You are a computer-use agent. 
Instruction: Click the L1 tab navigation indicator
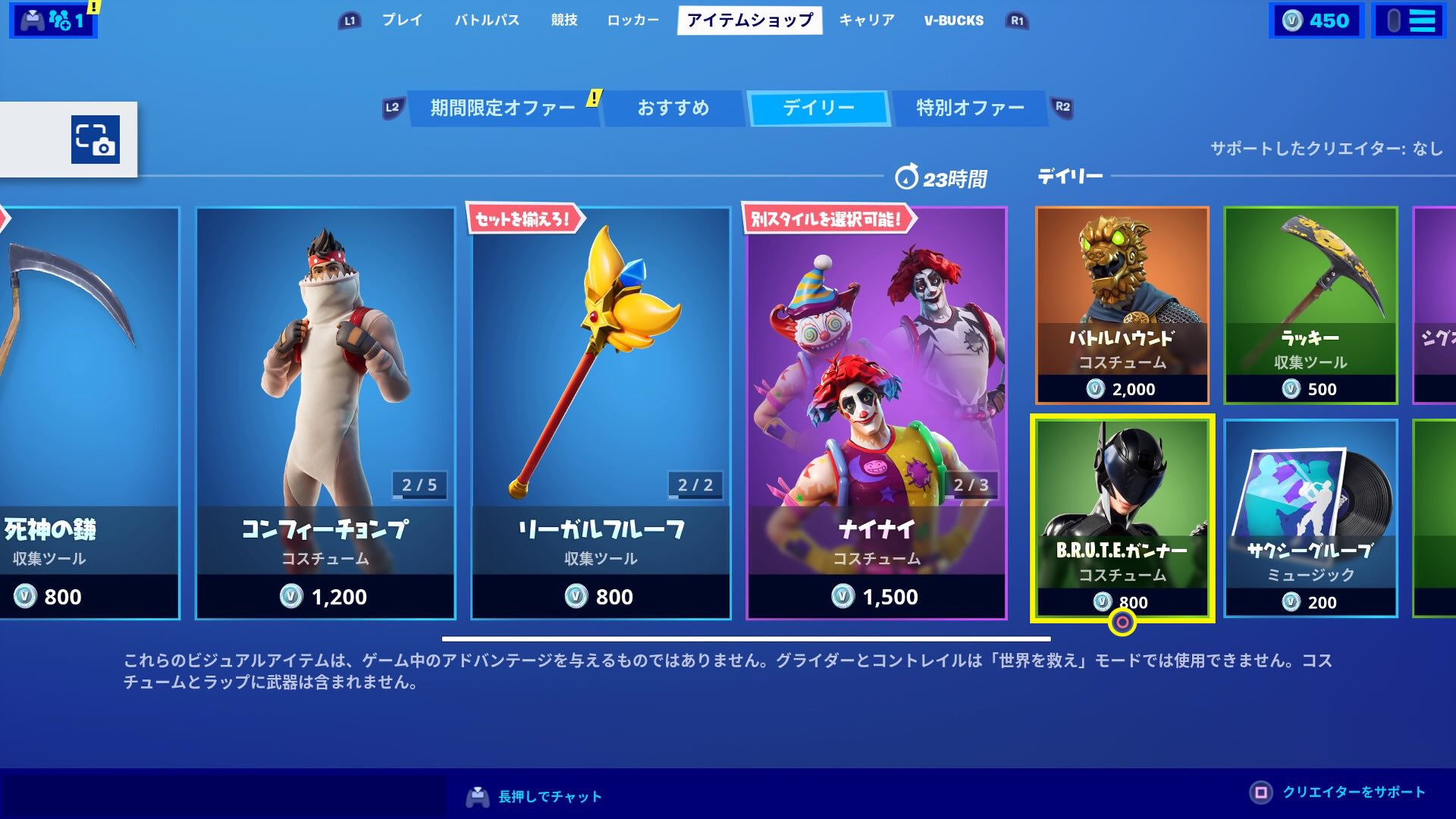[x=348, y=20]
